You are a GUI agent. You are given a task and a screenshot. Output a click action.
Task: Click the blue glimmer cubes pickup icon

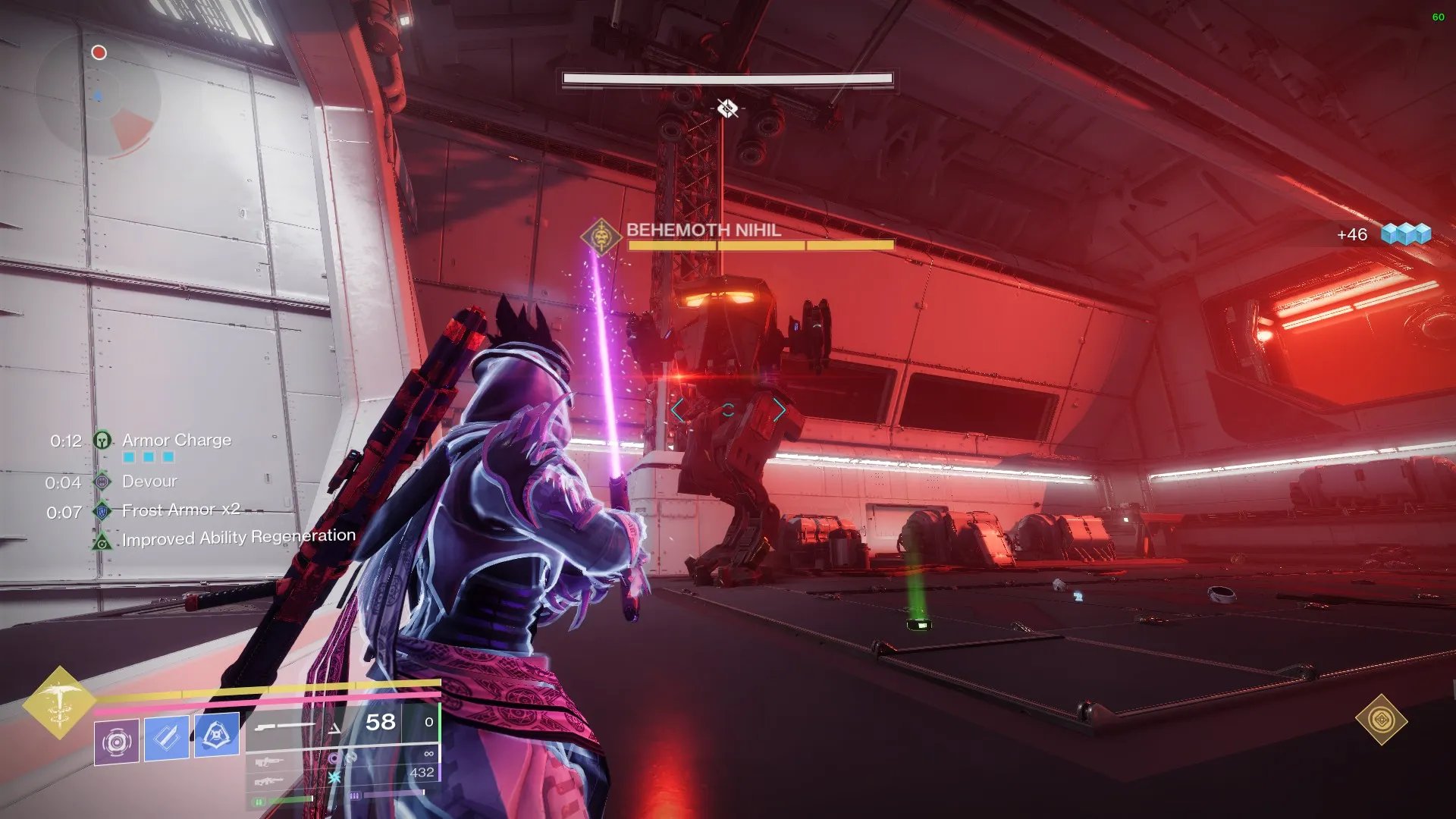(1405, 234)
